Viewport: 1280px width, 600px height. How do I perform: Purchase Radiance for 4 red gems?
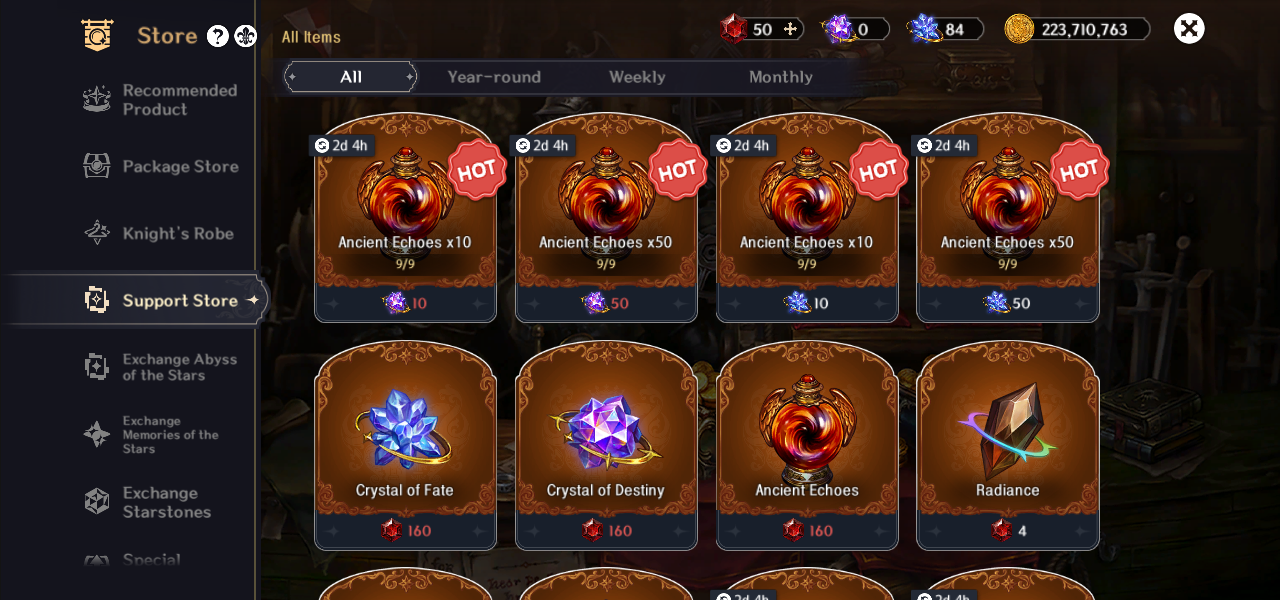point(1008,445)
